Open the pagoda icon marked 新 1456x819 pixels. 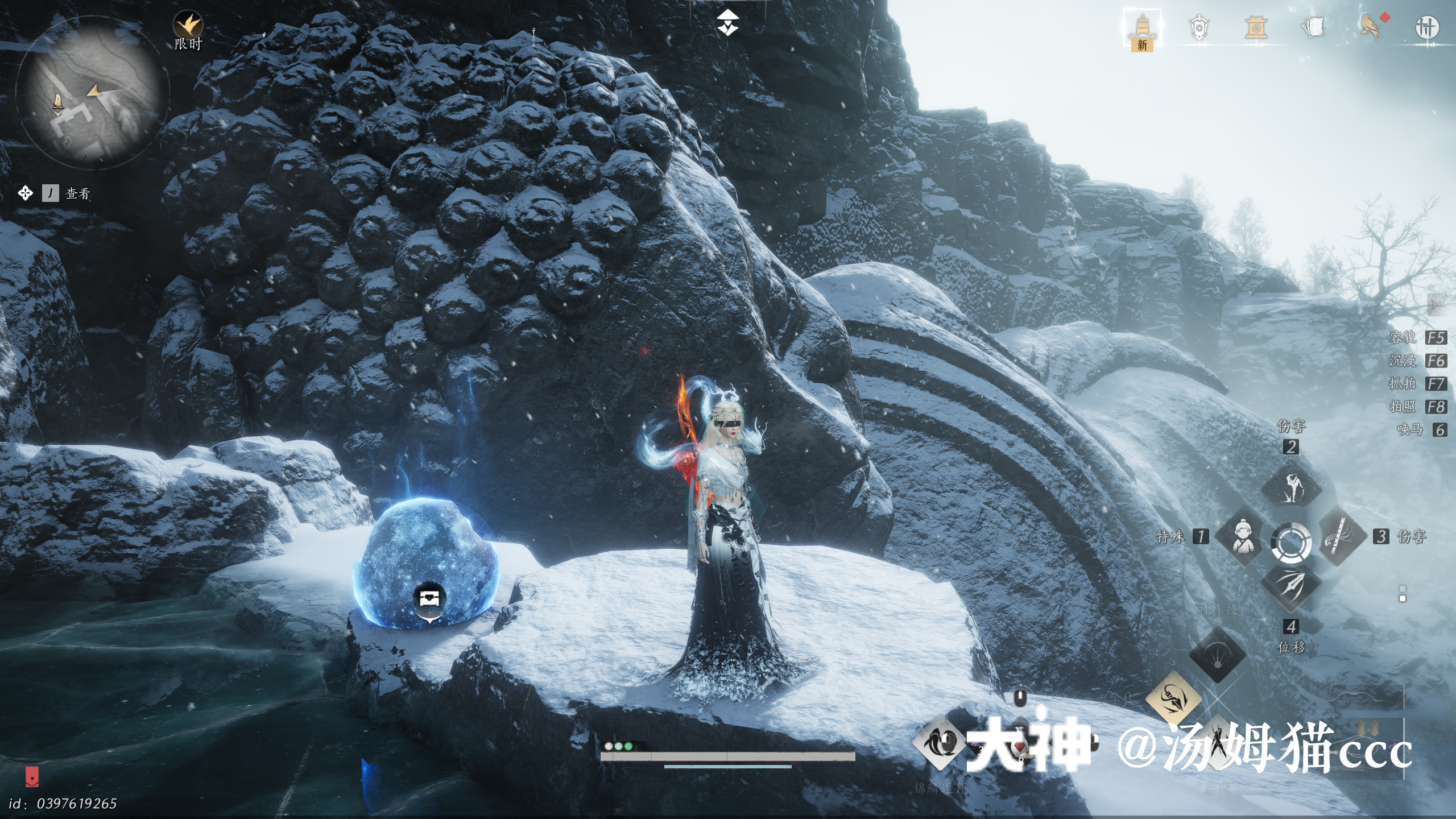coord(1141,28)
